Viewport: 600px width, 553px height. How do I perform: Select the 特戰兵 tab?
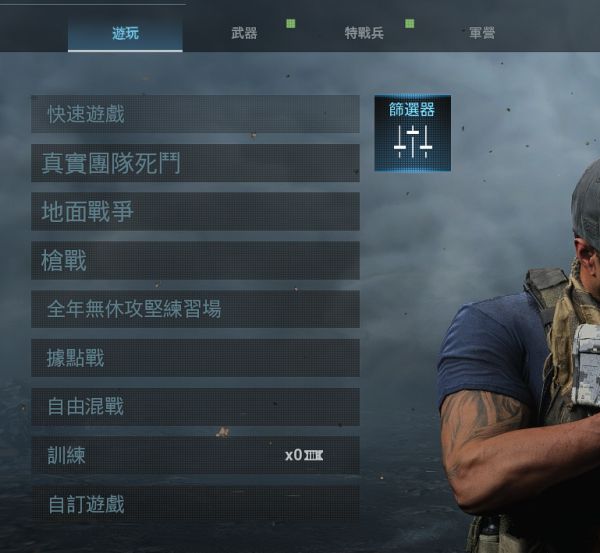(364, 33)
